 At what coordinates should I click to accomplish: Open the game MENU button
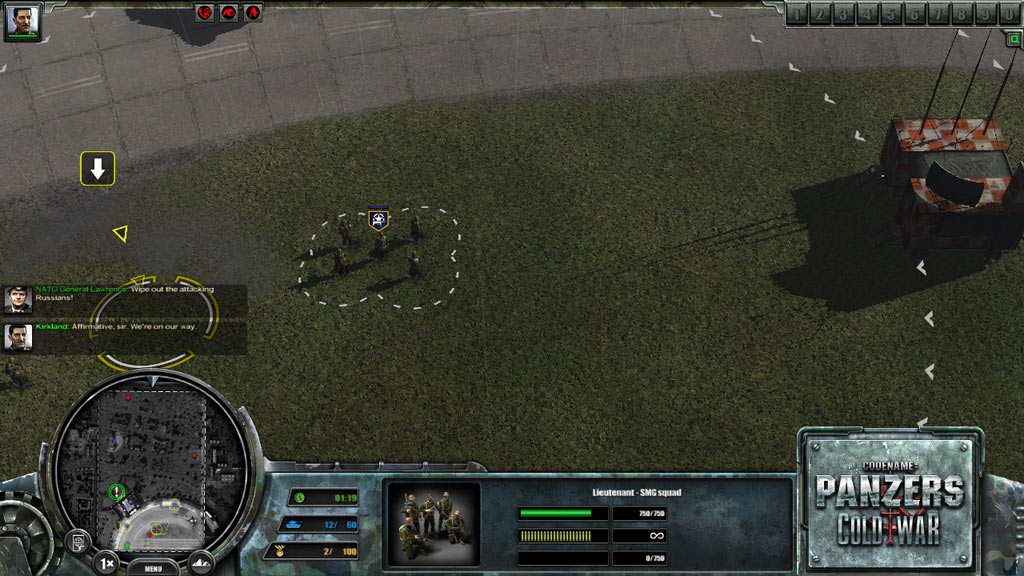153,568
